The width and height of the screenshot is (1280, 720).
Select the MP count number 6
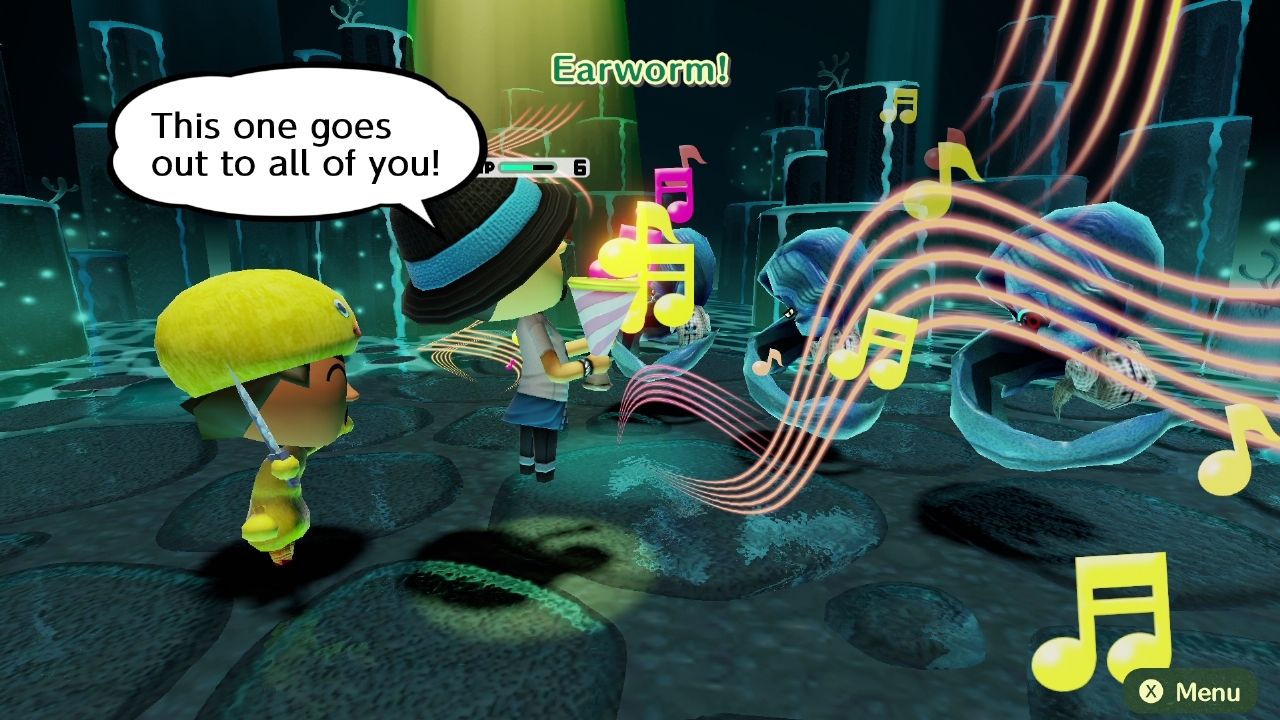click(578, 166)
